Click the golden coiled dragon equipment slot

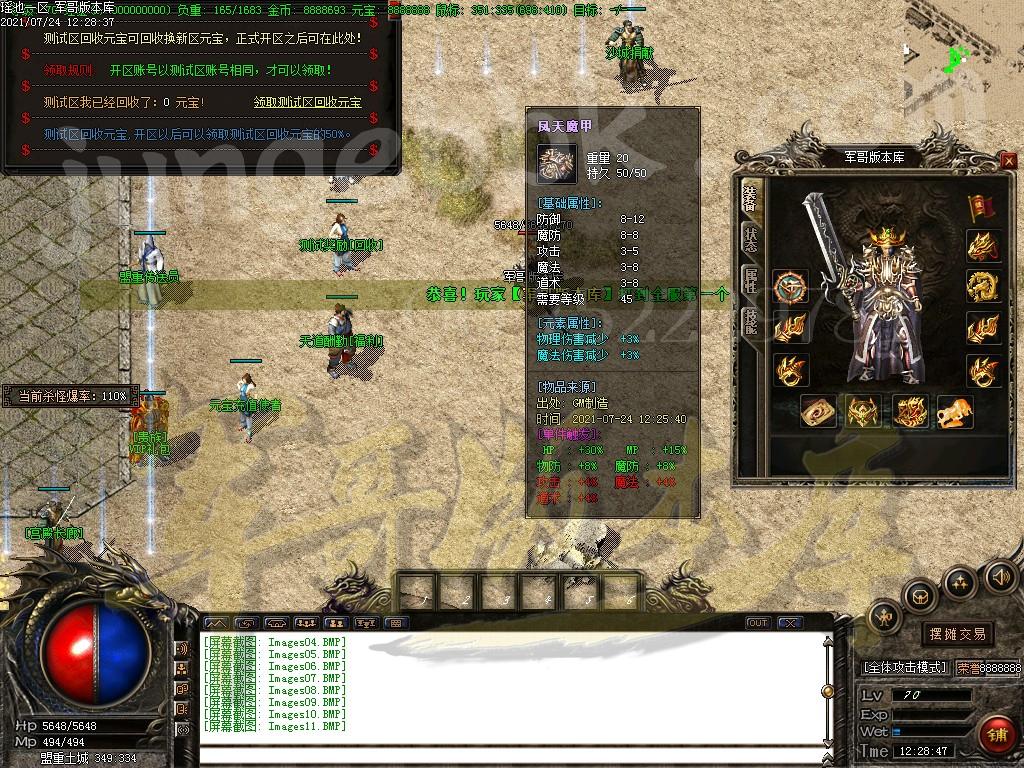[983, 287]
